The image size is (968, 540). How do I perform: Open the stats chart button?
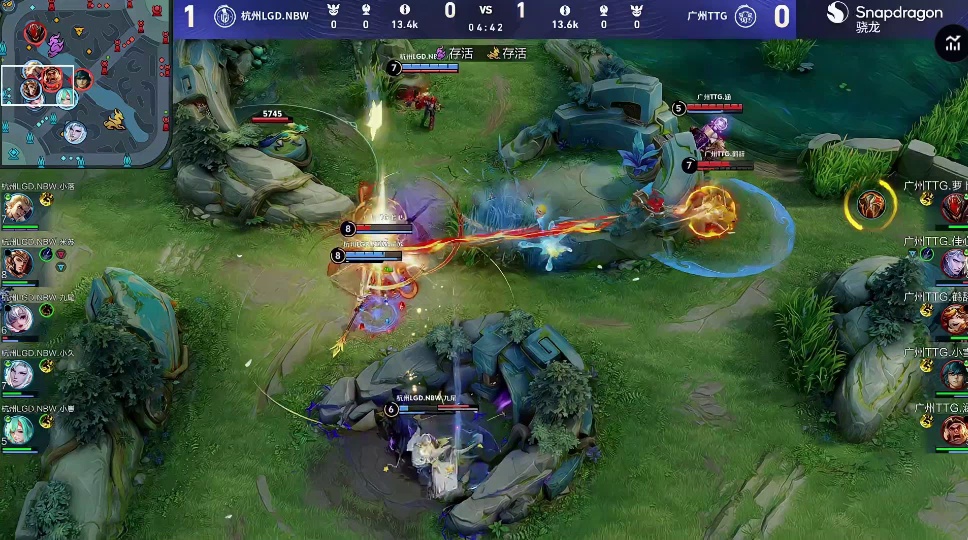click(x=949, y=42)
